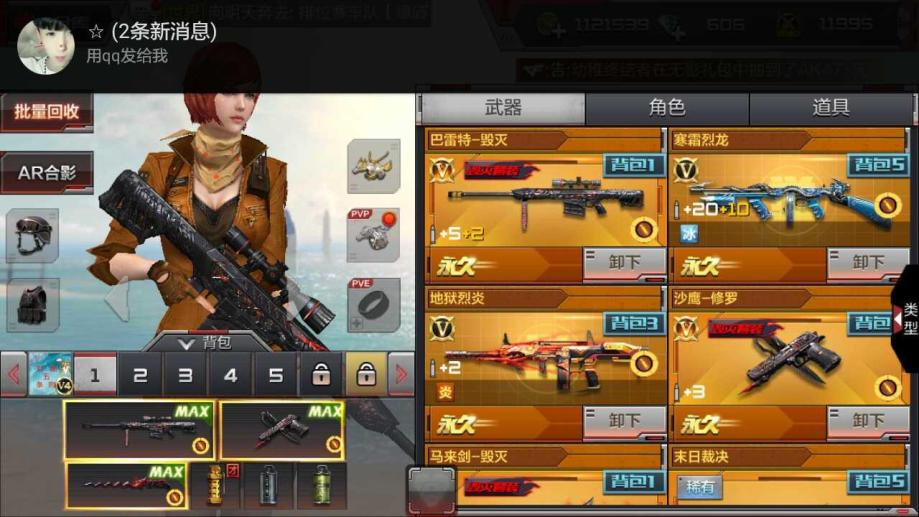The height and width of the screenshot is (517, 919).
Task: Select the helmet equipment slot
Action: coord(33,235)
